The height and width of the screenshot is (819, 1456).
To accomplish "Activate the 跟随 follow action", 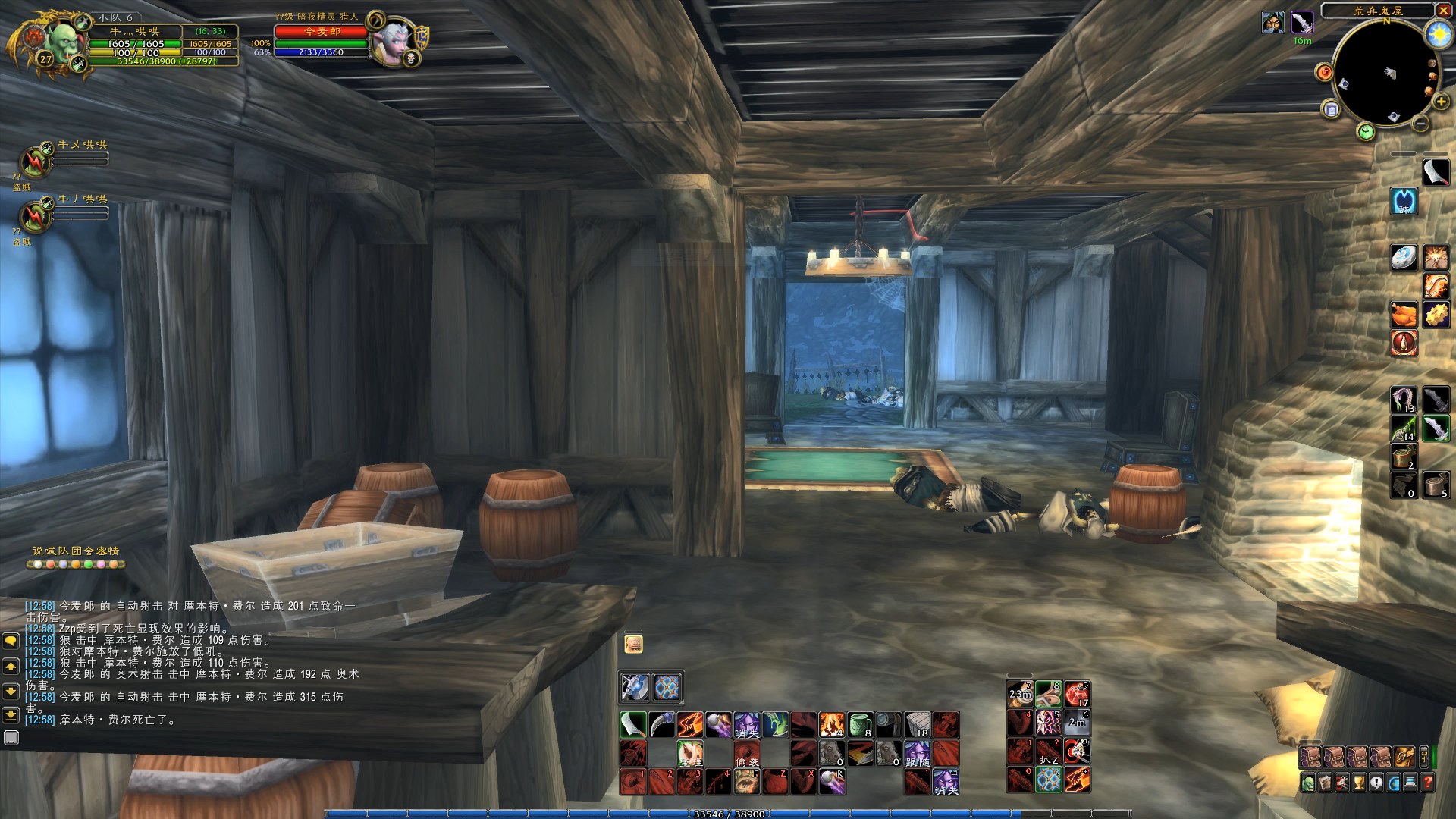I will tap(917, 753).
